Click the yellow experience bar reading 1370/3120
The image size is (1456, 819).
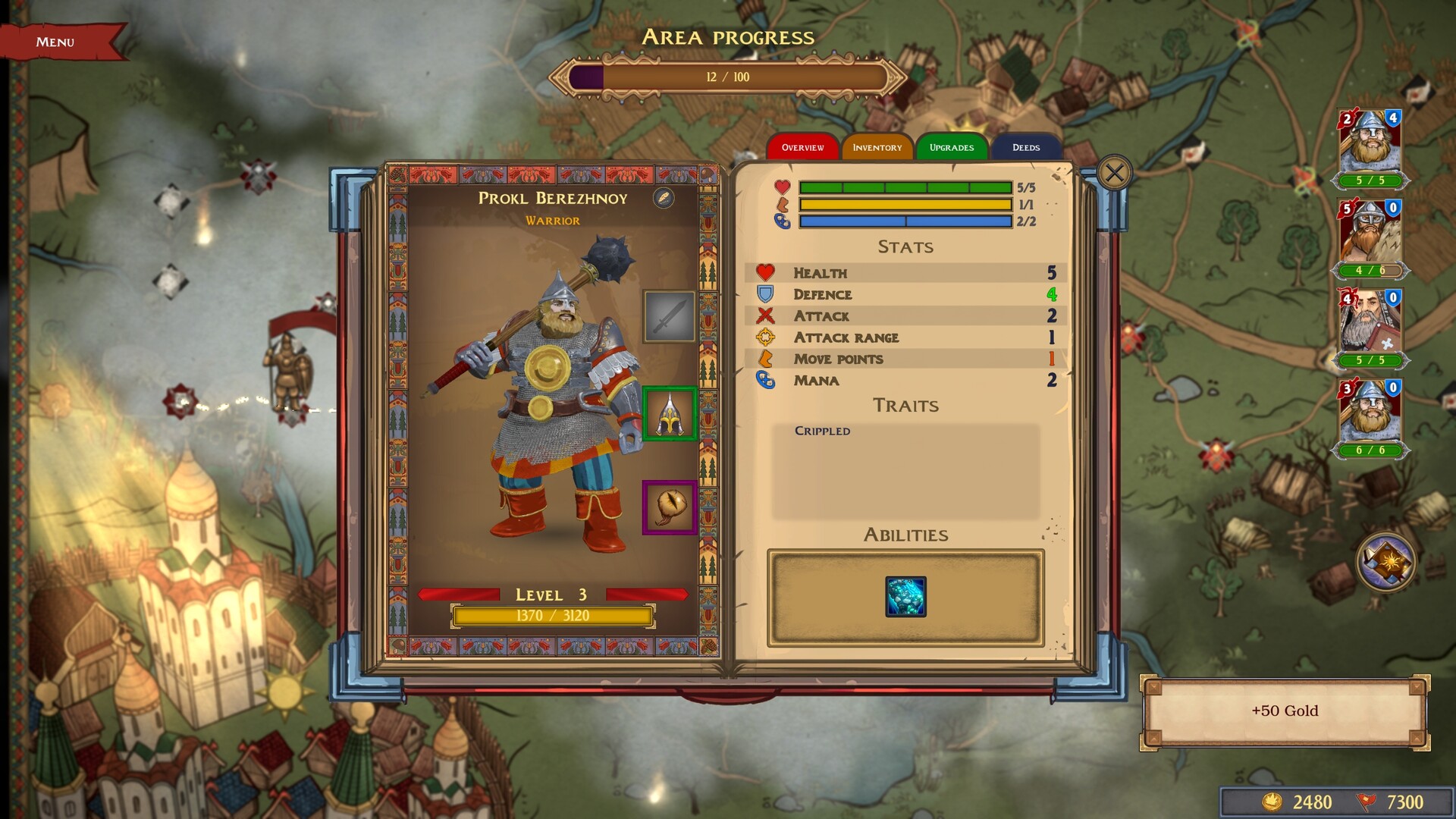coord(553,616)
